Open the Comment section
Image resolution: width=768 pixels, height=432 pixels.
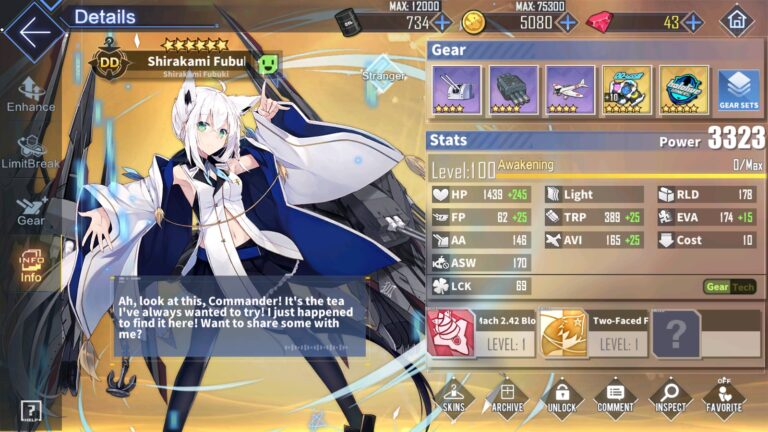click(615, 397)
